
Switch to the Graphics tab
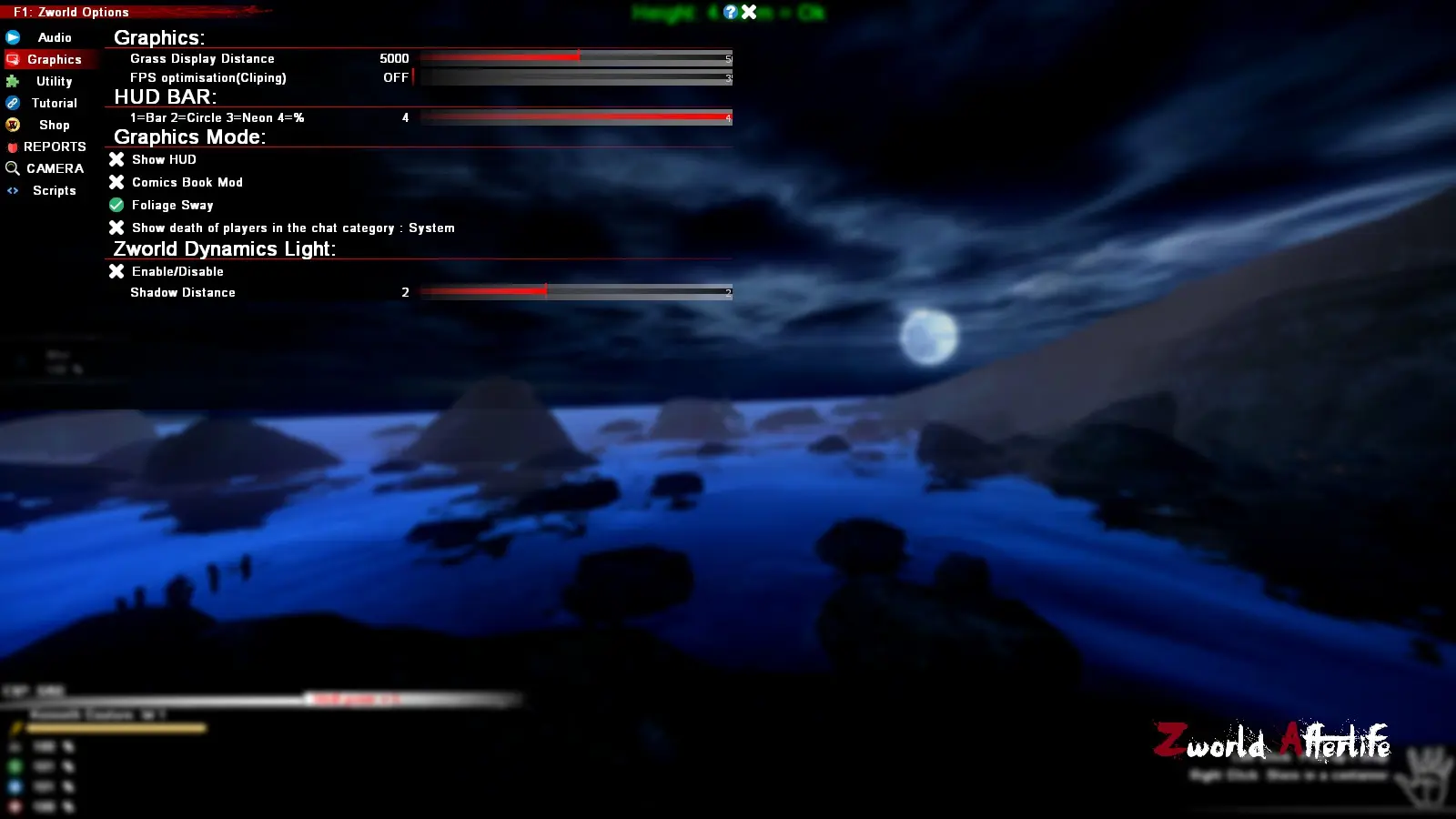[x=53, y=59]
